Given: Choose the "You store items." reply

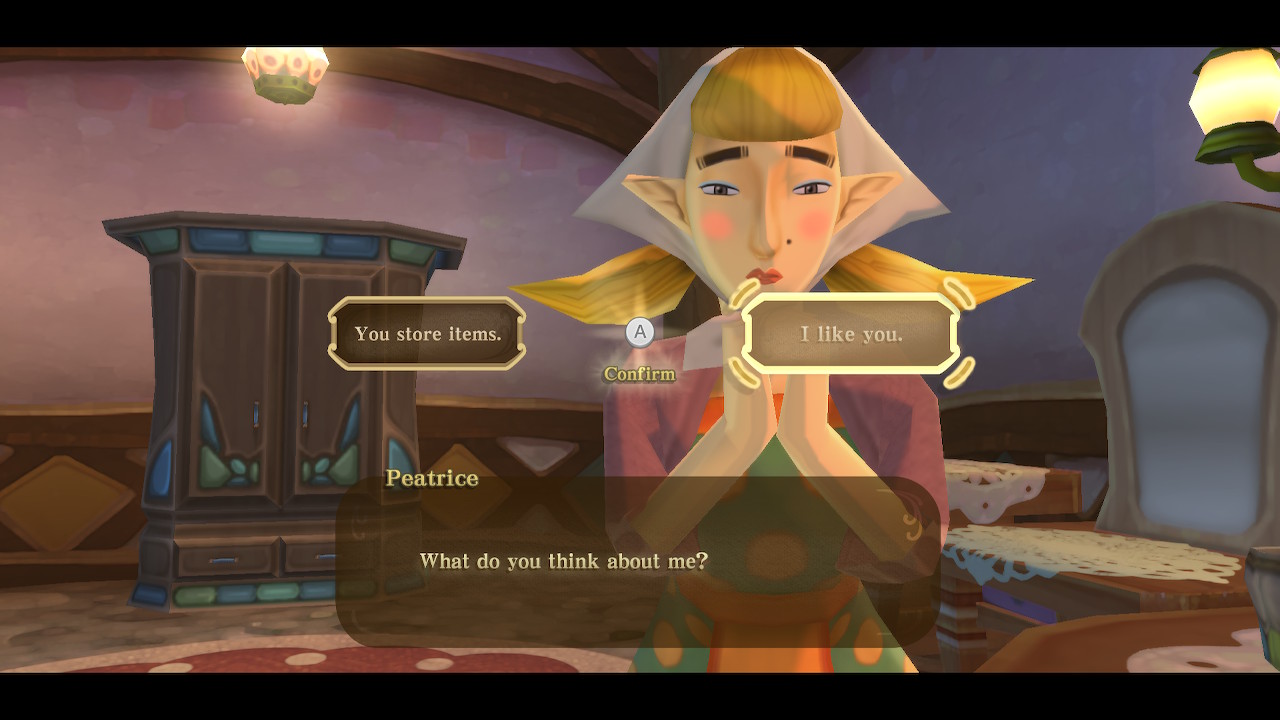Looking at the screenshot, I should [427, 334].
